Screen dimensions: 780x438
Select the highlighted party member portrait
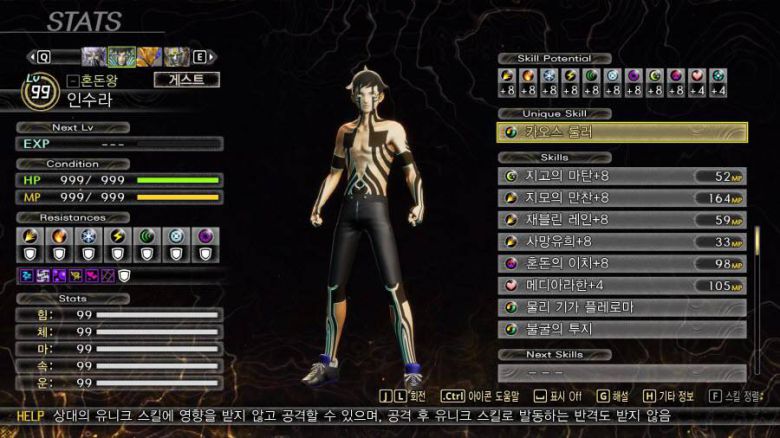(122, 57)
